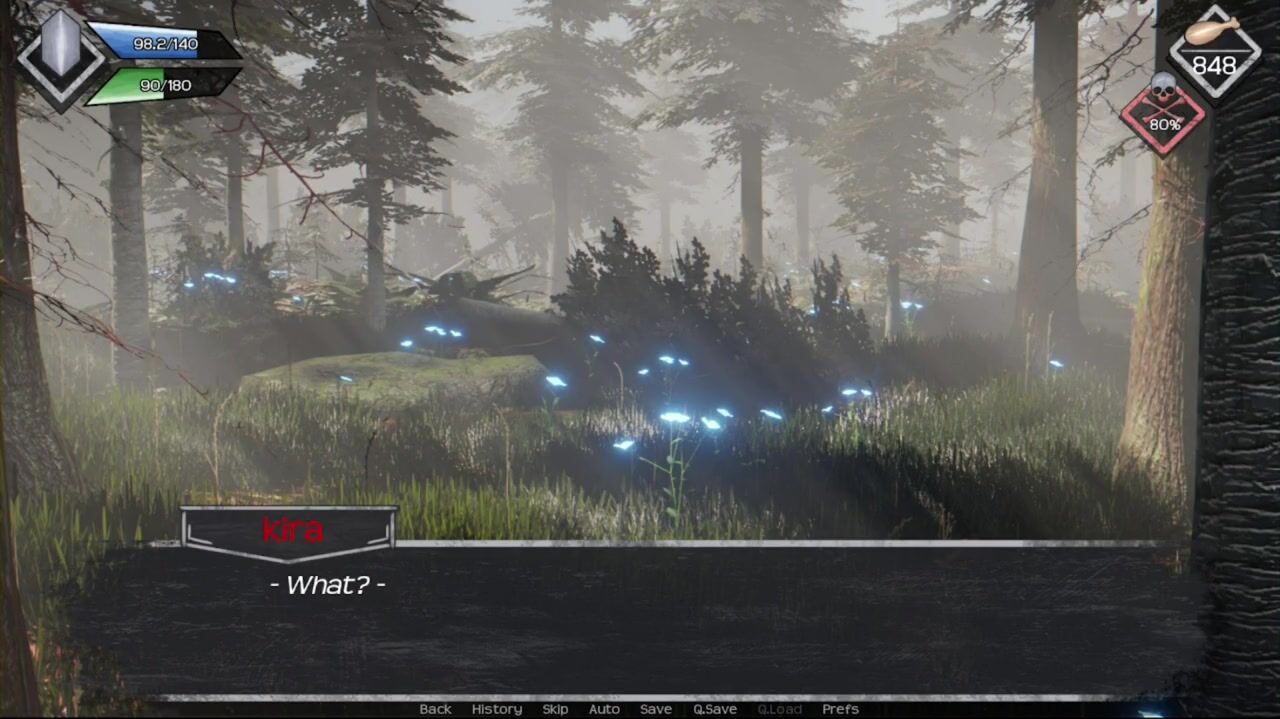Click the skull danger percentage icon
This screenshot has height=719, width=1280.
pos(1163,114)
